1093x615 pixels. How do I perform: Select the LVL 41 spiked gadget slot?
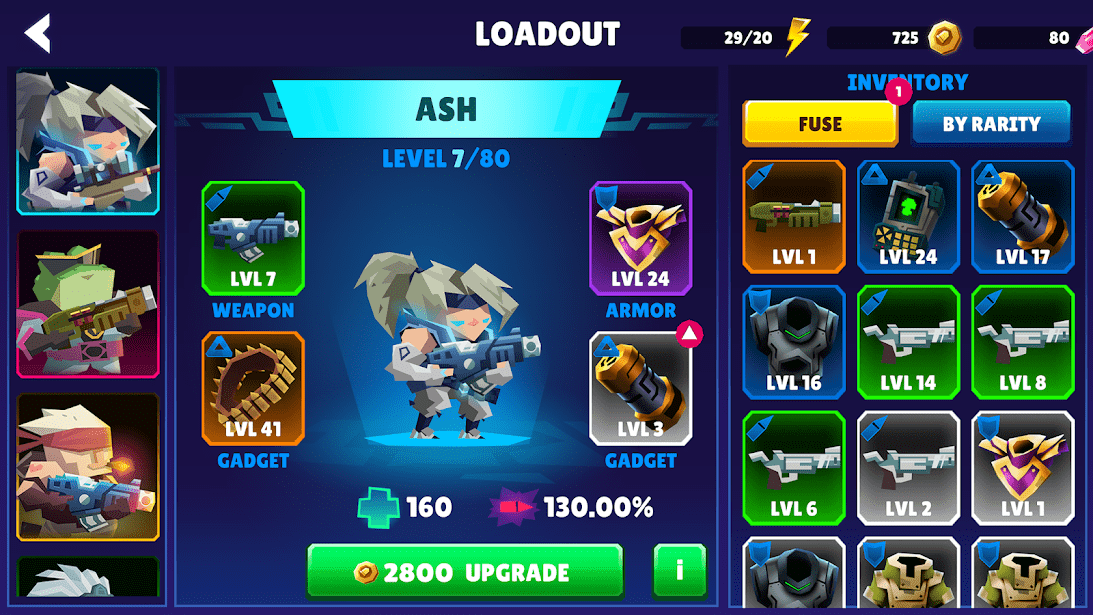(x=253, y=388)
